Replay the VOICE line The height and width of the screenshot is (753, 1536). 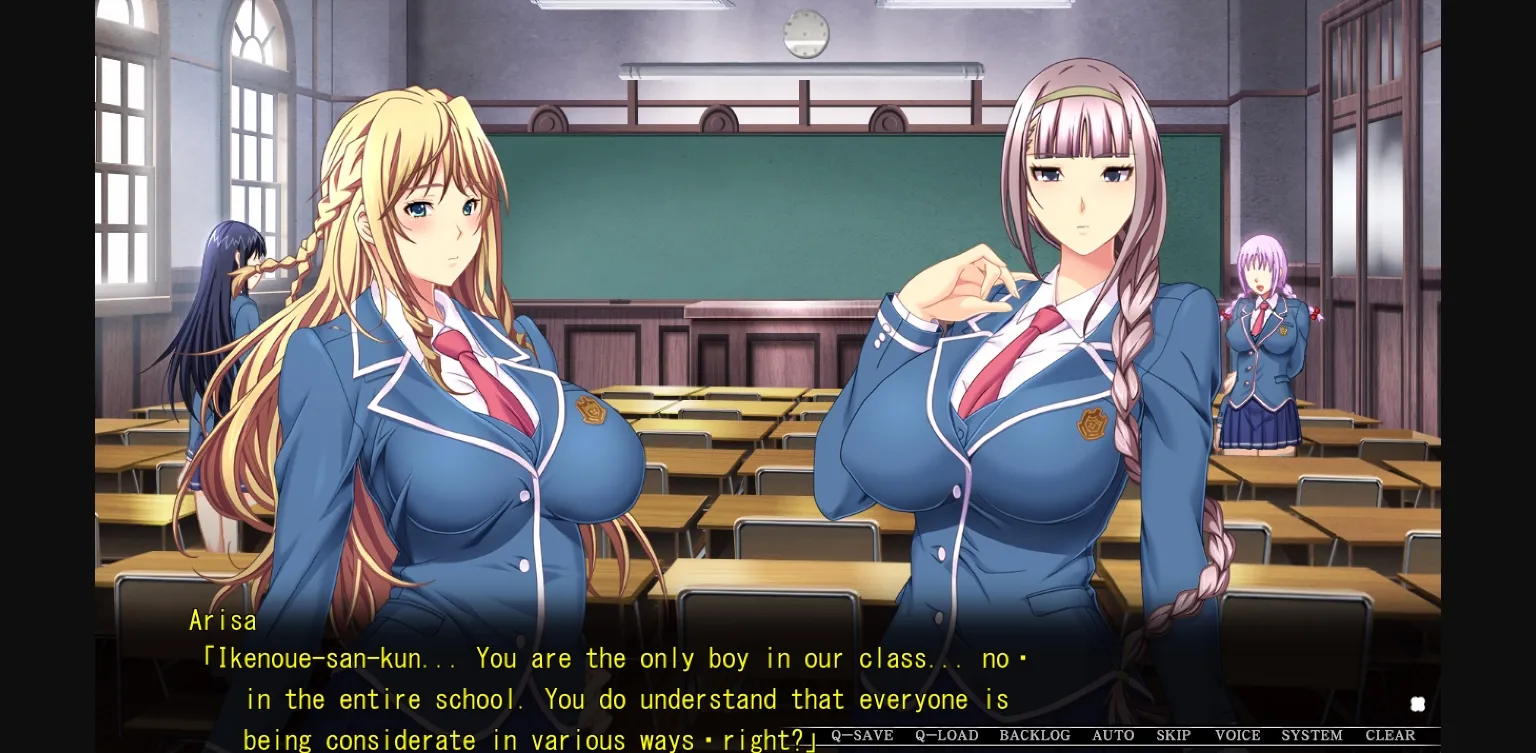click(x=1237, y=735)
